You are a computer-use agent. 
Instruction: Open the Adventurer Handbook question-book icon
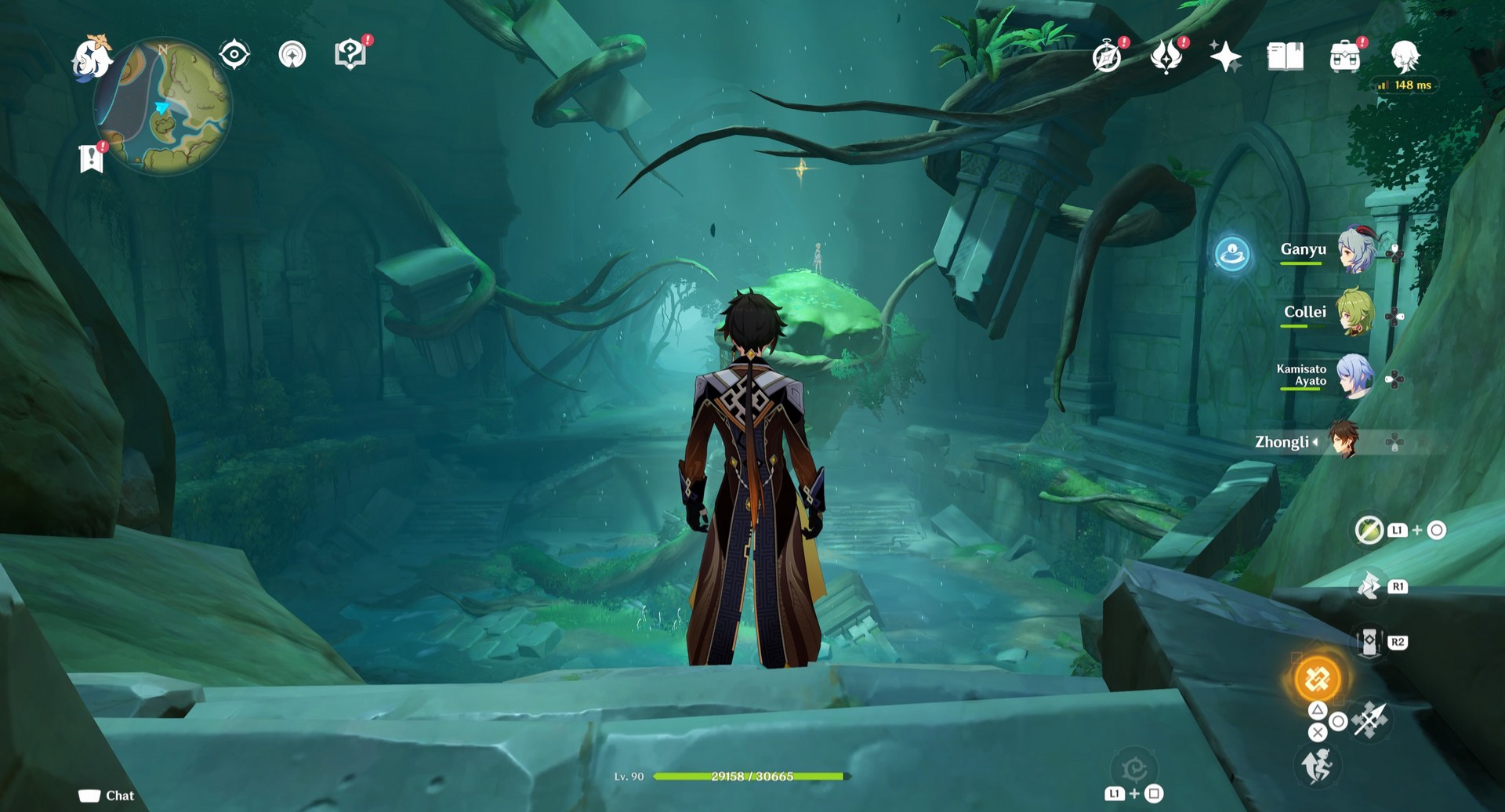tap(352, 55)
